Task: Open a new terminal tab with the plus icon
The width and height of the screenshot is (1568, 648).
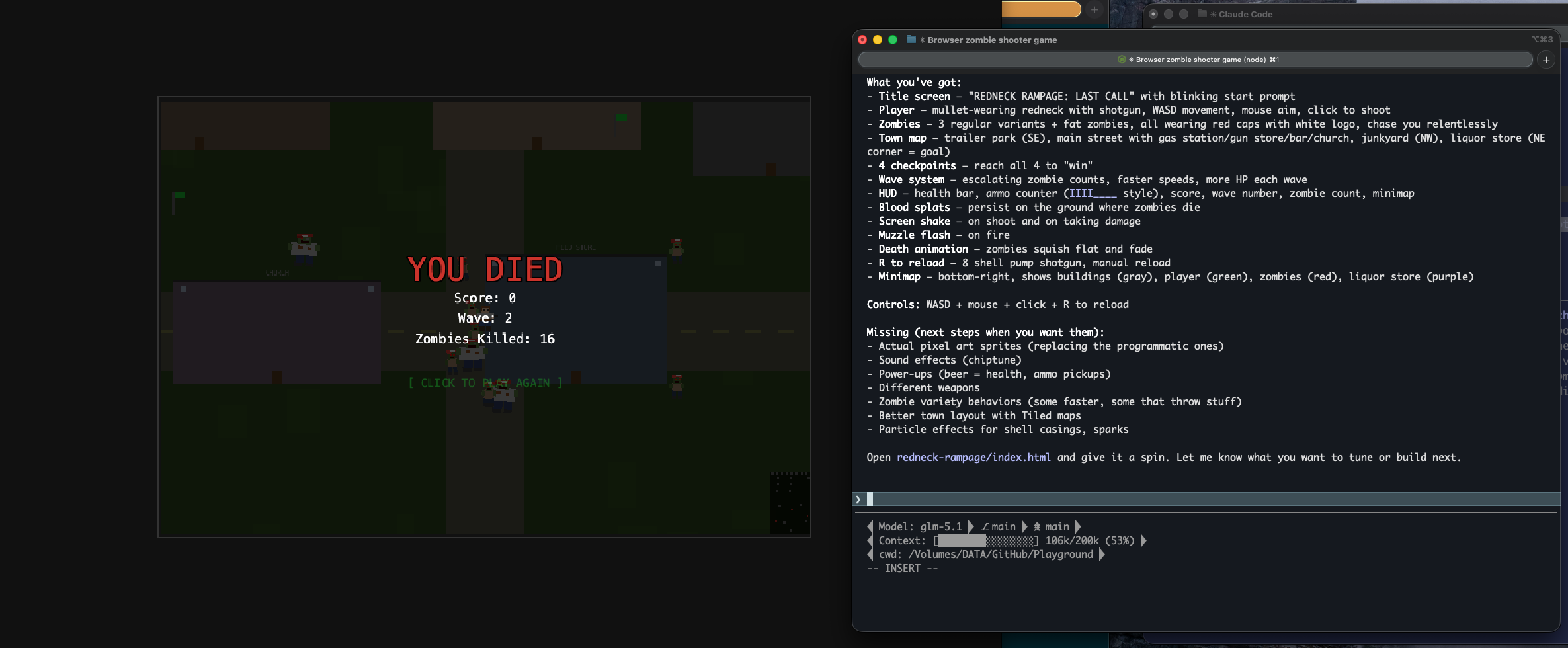Action: click(1547, 60)
